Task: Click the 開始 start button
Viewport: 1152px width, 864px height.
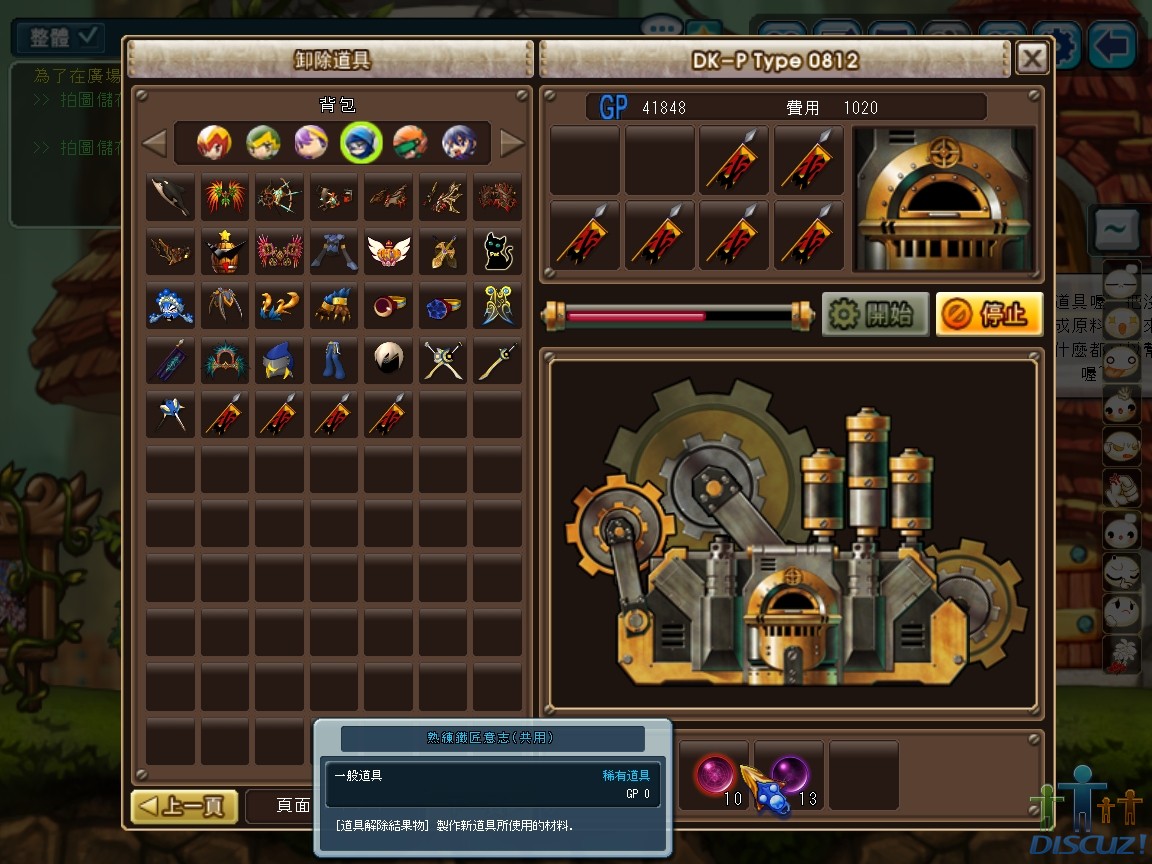Action: [875, 315]
